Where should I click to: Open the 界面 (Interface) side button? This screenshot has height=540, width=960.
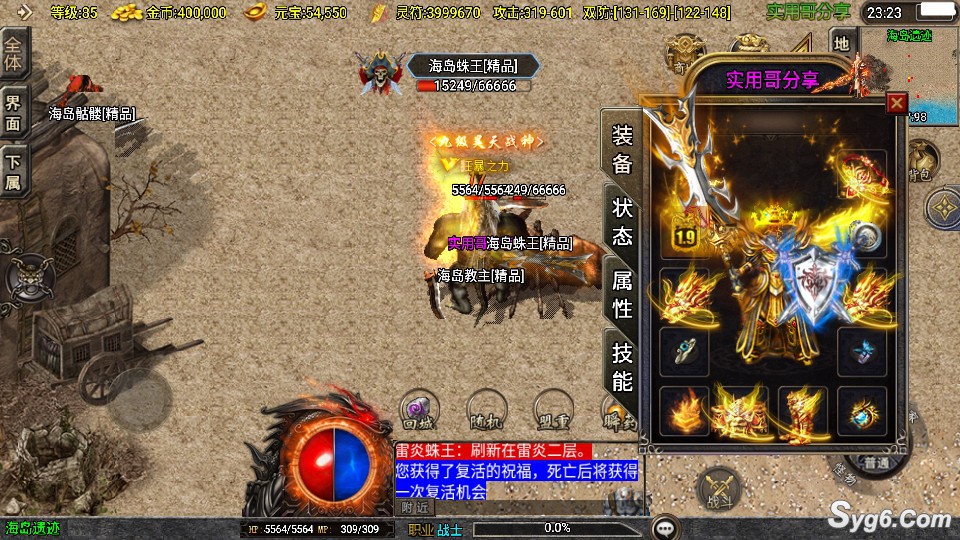point(14,113)
